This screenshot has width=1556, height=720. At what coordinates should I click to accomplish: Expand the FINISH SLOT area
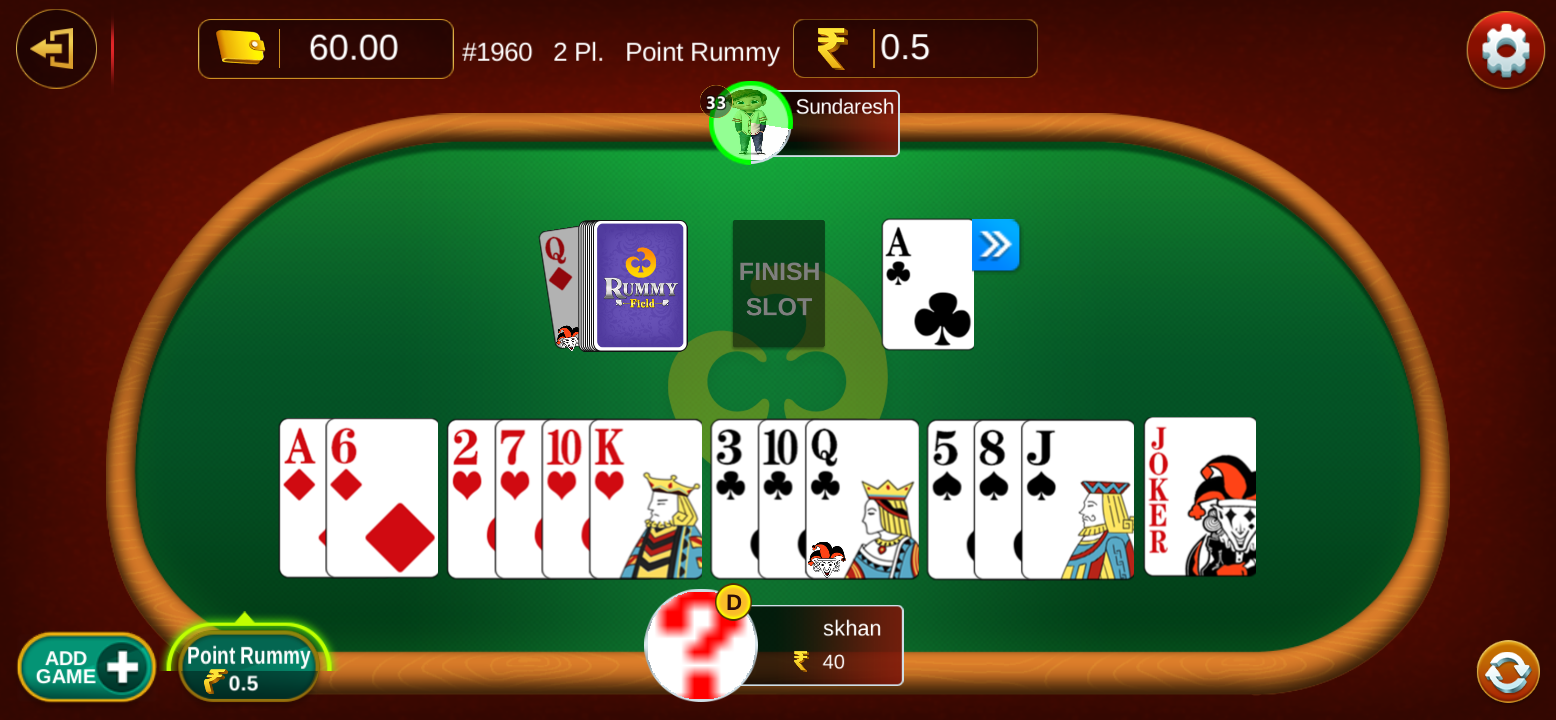(x=778, y=285)
